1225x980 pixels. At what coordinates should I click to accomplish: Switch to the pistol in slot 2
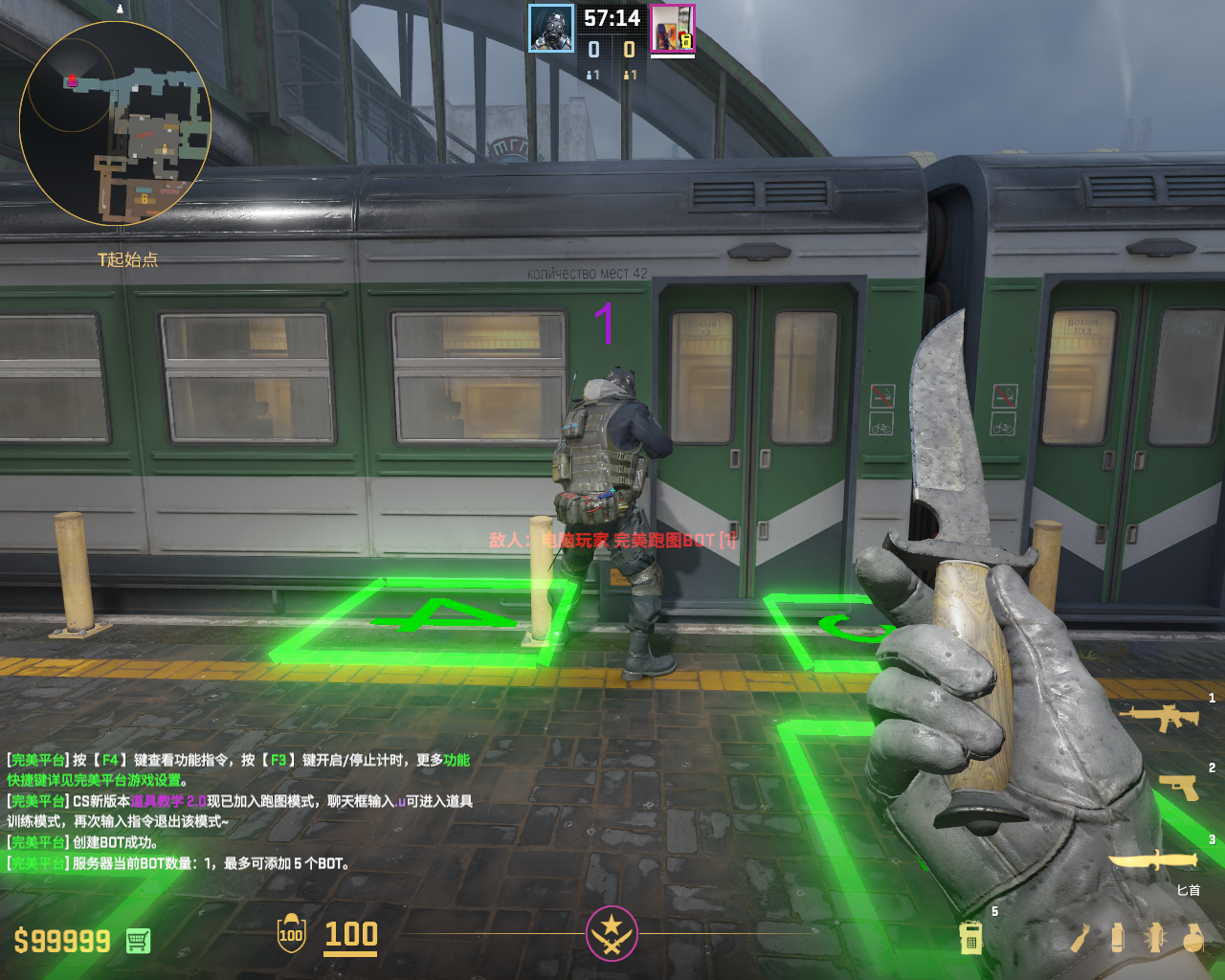click(x=1180, y=787)
